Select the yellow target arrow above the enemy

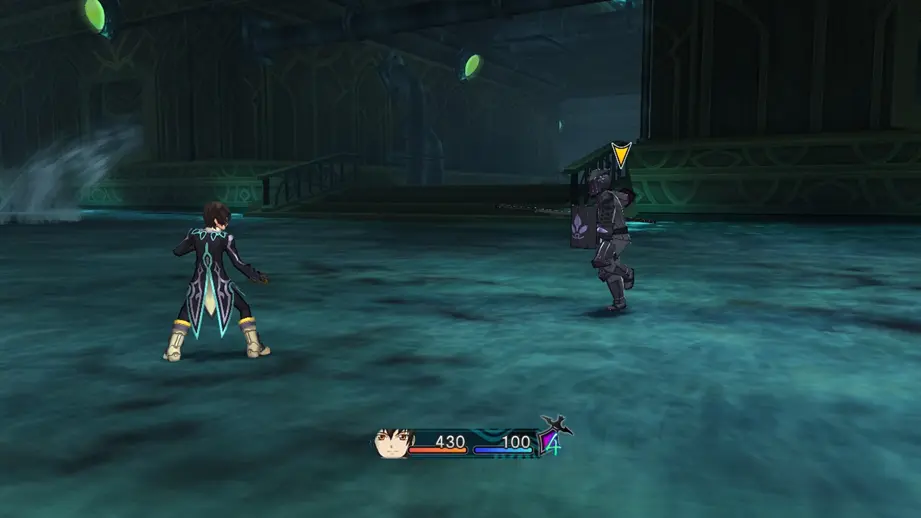[x=621, y=155]
